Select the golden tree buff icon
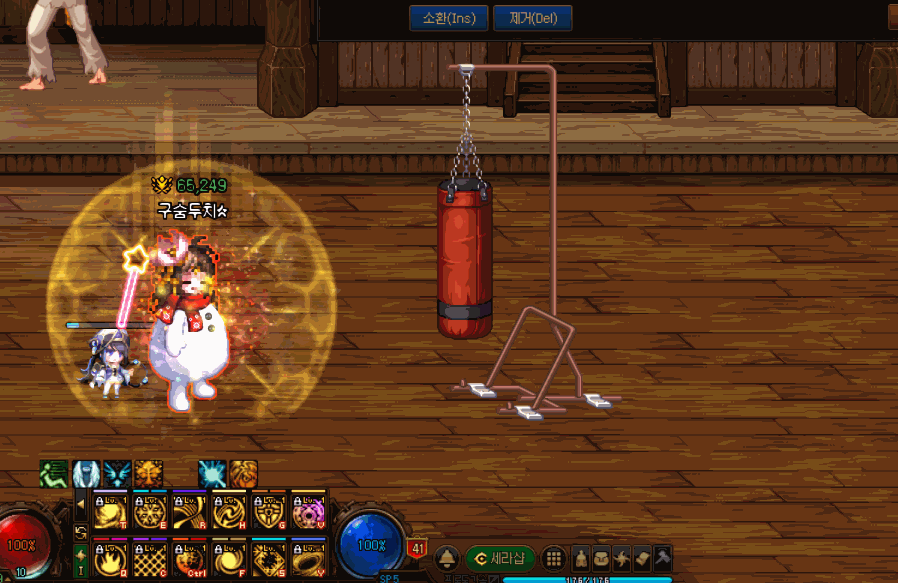Viewport: 898px width, 583px height. (149, 473)
